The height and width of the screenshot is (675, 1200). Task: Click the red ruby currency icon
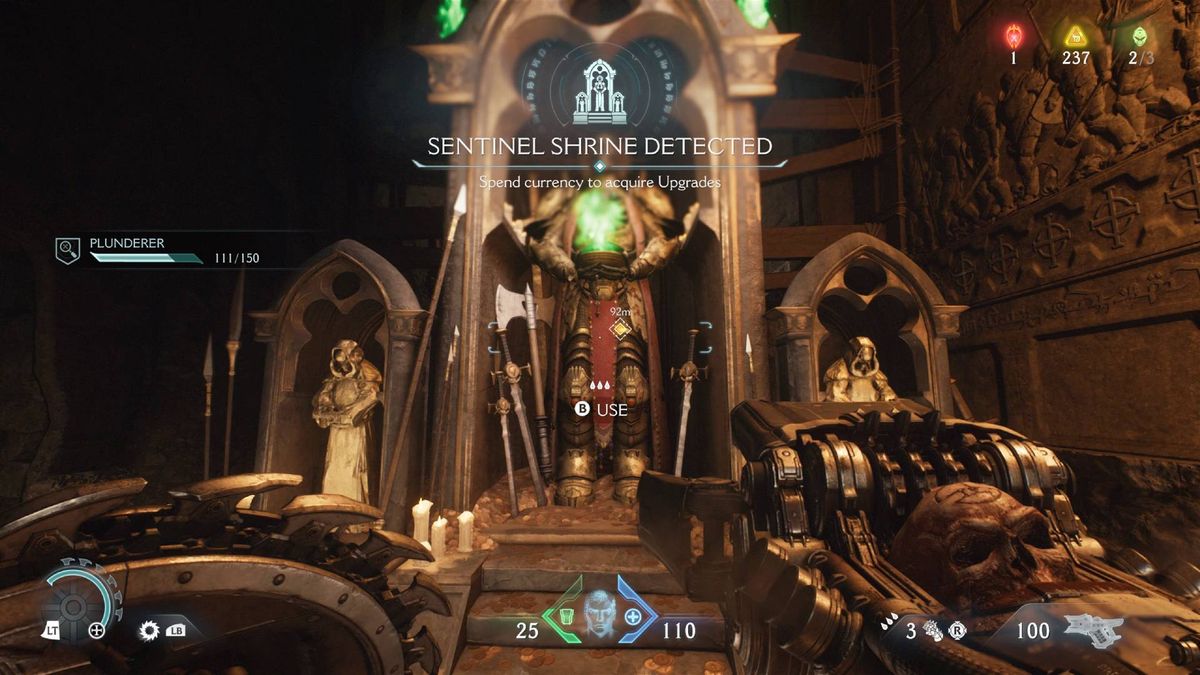pos(1012,37)
